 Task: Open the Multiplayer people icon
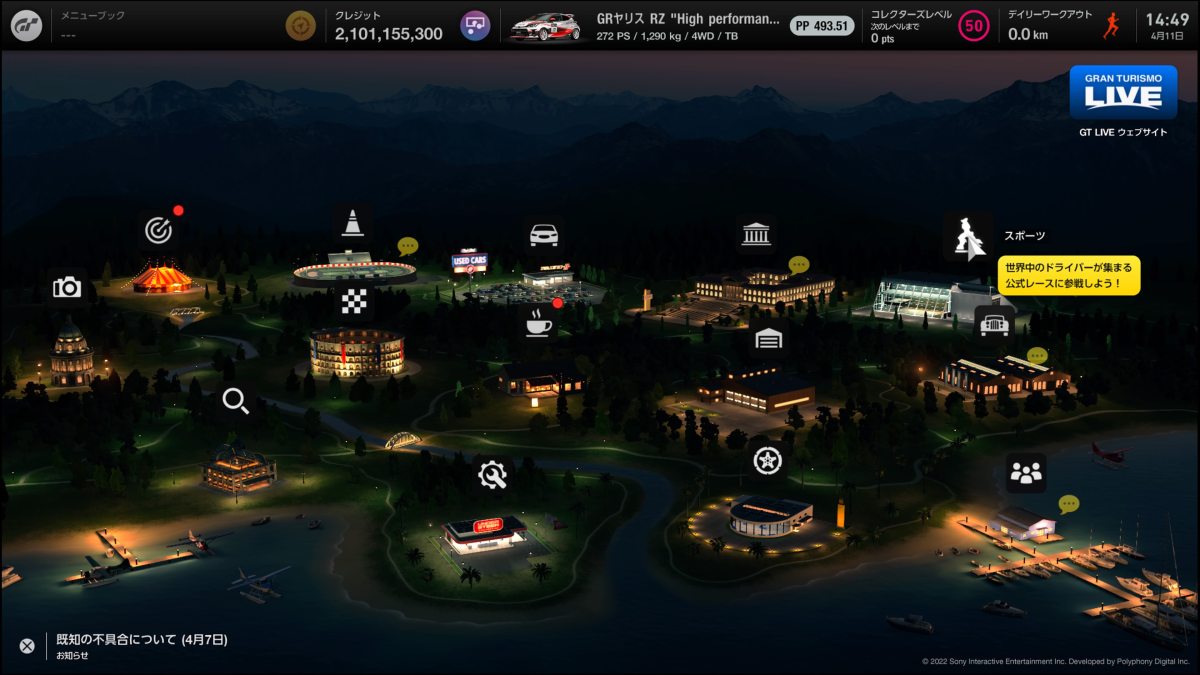point(1026,473)
